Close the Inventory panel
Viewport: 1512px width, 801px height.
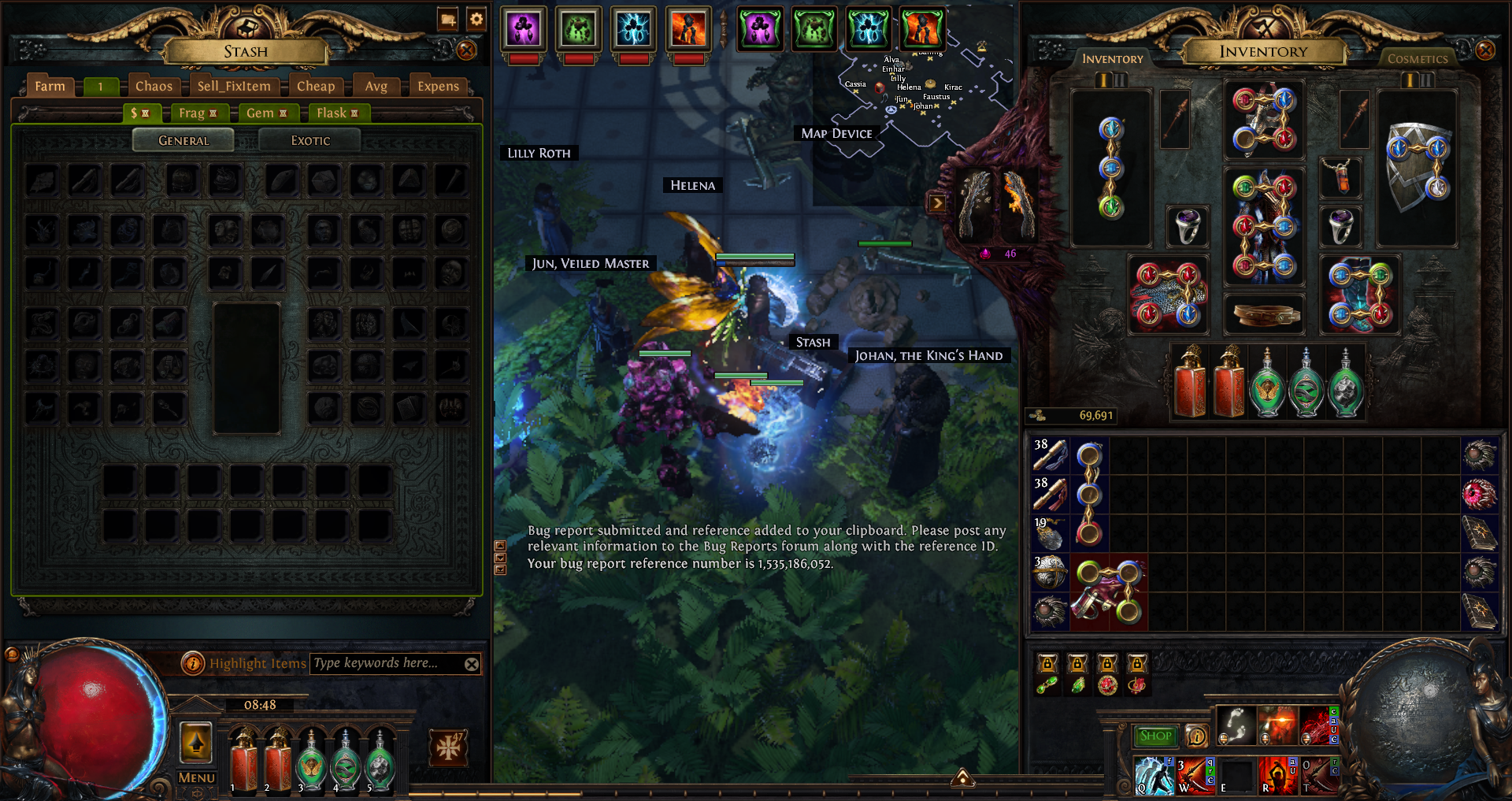click(x=1485, y=50)
